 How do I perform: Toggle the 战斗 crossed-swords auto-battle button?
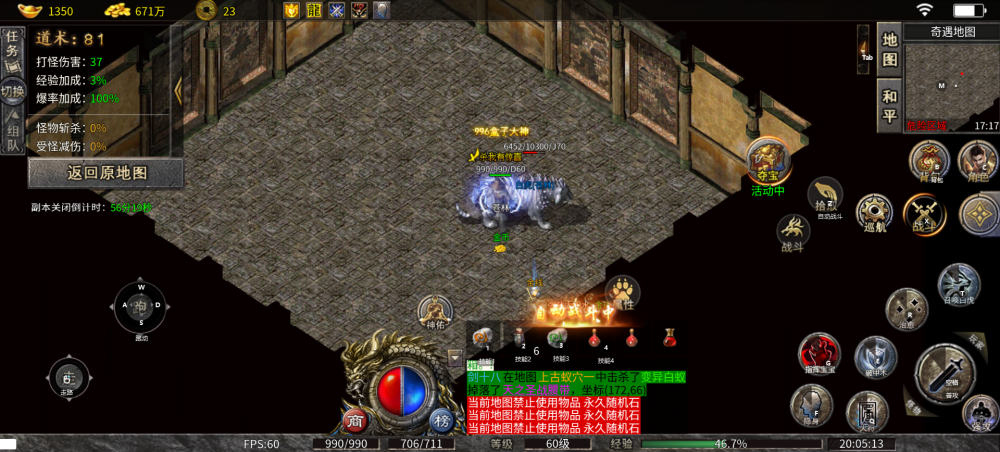pos(922,213)
